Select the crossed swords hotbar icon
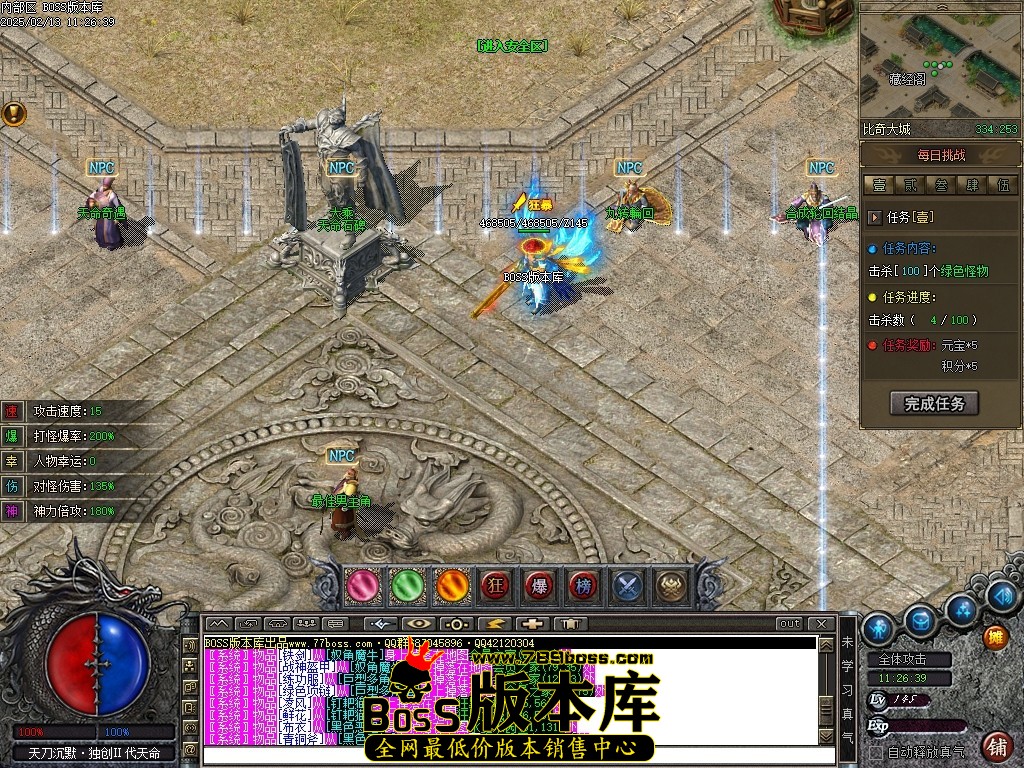The image size is (1024, 768). (627, 585)
